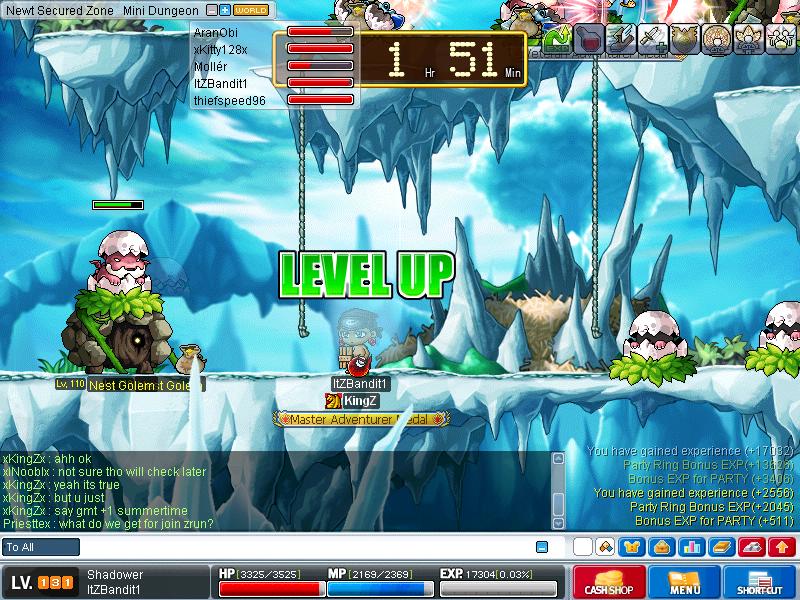Image resolution: width=800 pixels, height=600 pixels.
Task: Change the 'To All' chat target
Action: coord(41,547)
